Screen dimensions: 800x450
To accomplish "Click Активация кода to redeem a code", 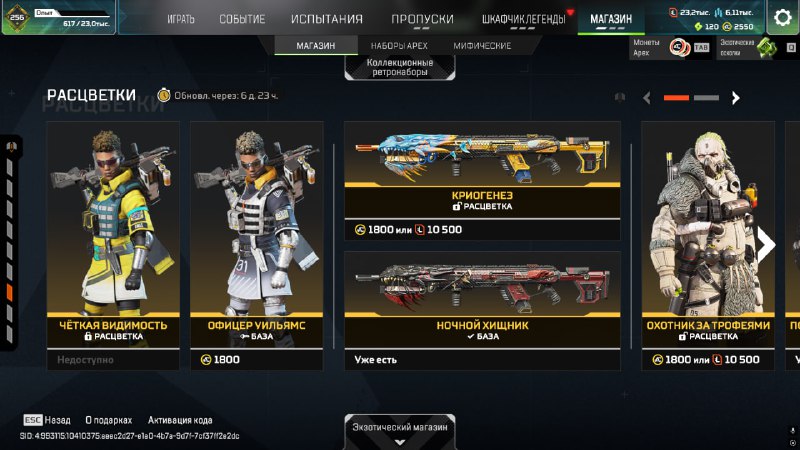I will tap(180, 421).
